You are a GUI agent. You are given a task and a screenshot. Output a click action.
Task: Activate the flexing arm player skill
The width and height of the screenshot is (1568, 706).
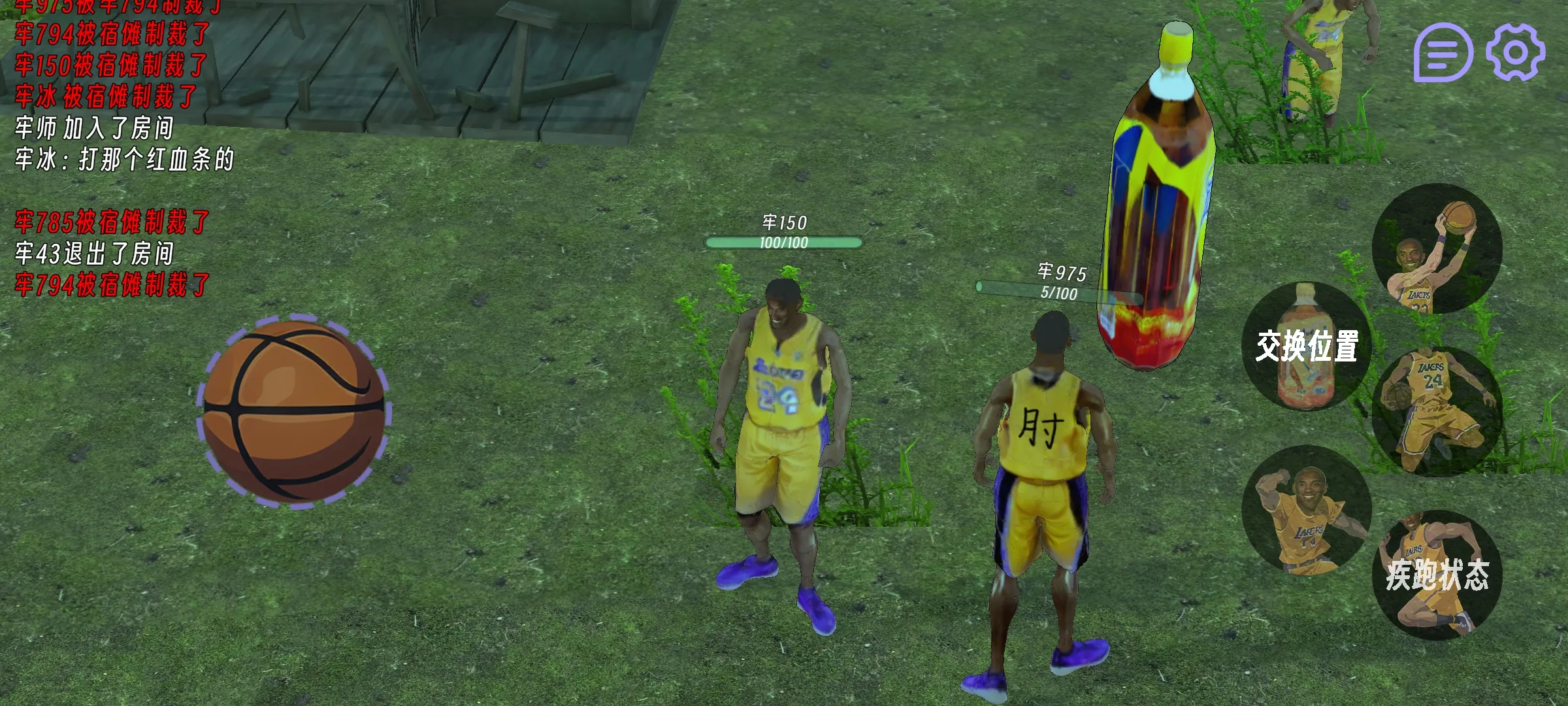(1306, 510)
